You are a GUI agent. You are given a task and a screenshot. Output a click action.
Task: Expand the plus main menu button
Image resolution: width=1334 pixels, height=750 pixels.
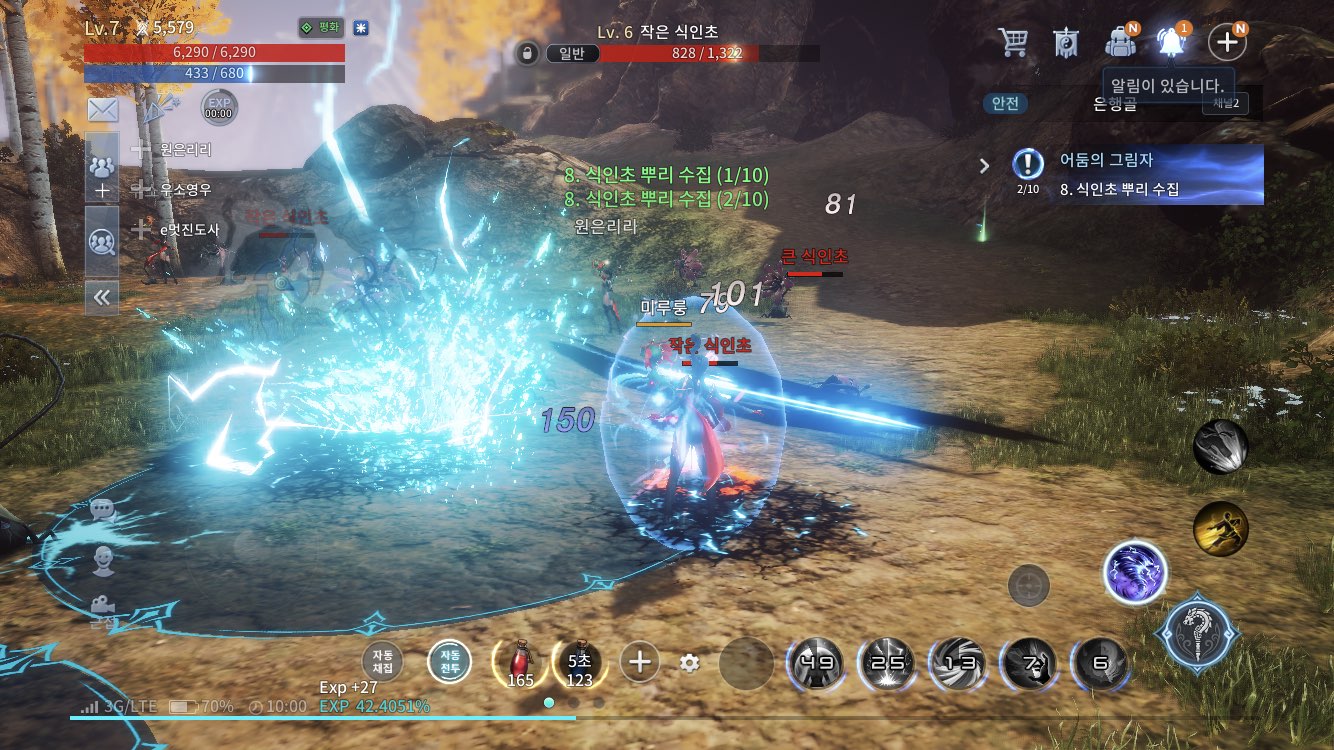point(1226,42)
